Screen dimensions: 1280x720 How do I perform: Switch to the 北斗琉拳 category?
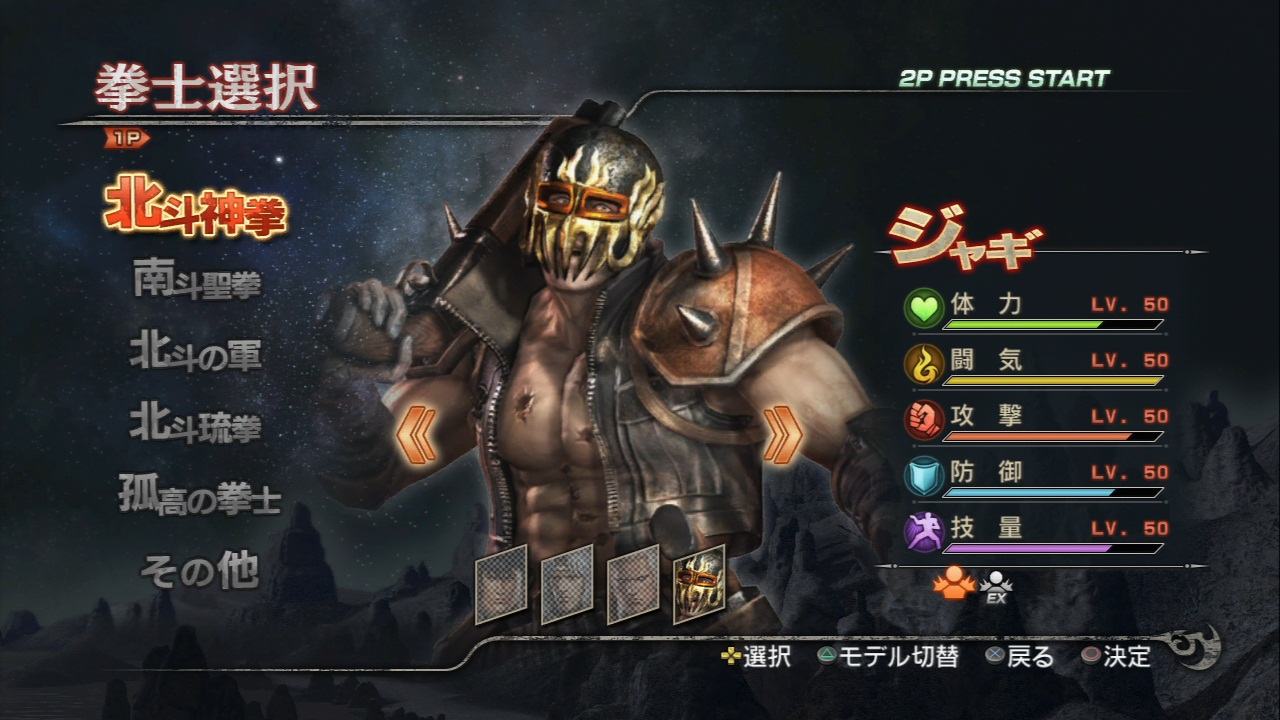196,425
